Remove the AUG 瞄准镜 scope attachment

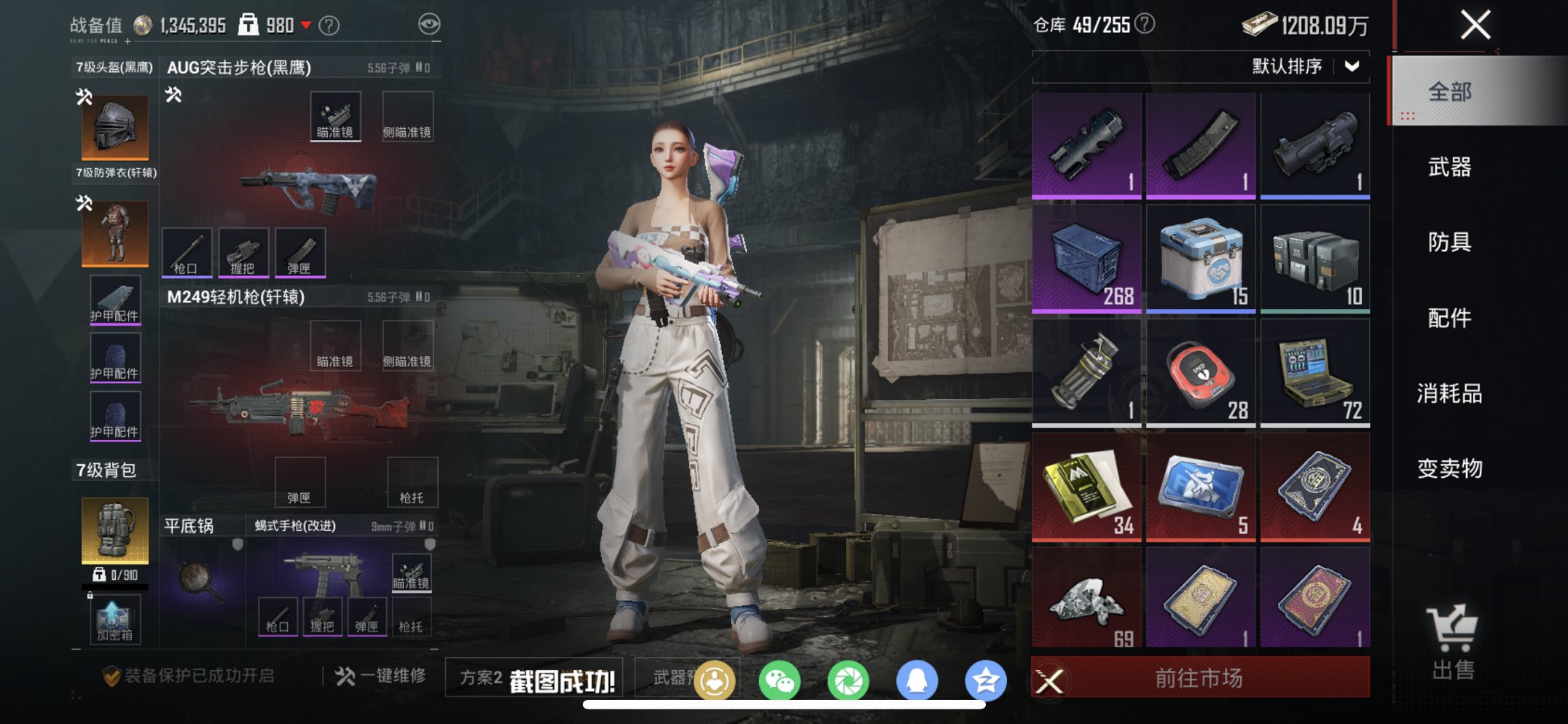pyautogui.click(x=336, y=114)
